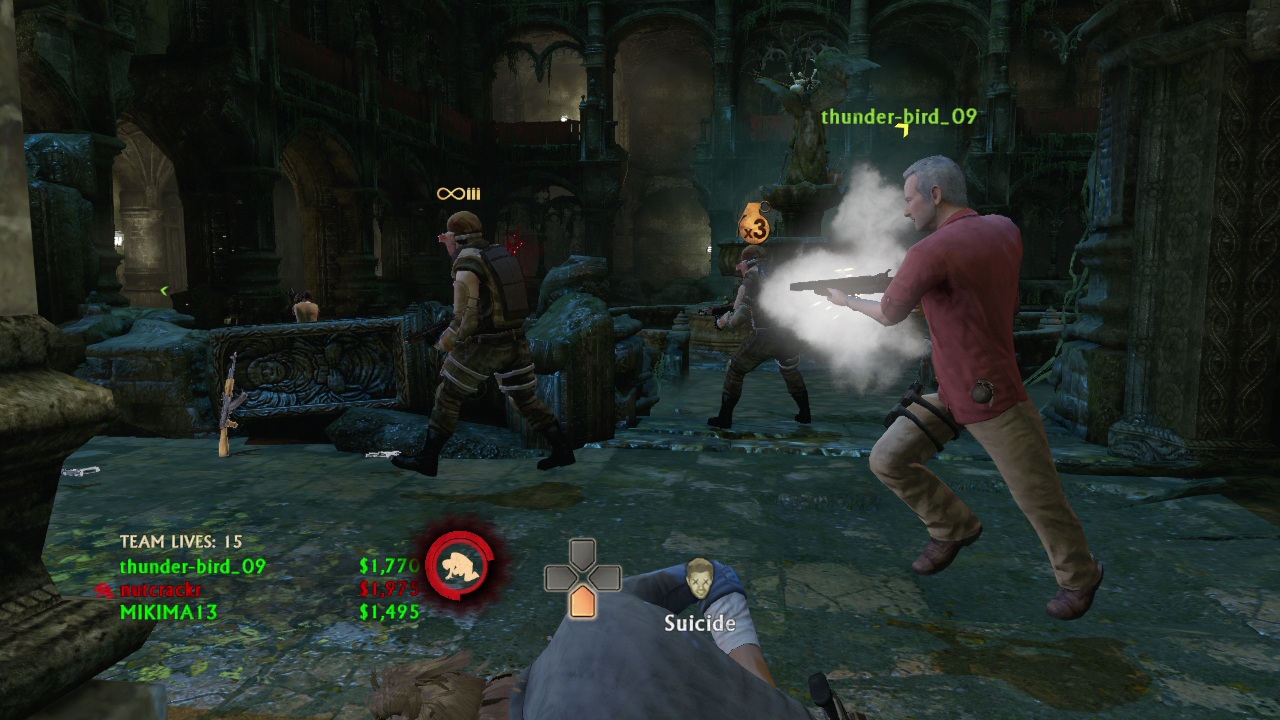Choose the Suicide face icon
The height and width of the screenshot is (720, 1280).
(x=699, y=580)
